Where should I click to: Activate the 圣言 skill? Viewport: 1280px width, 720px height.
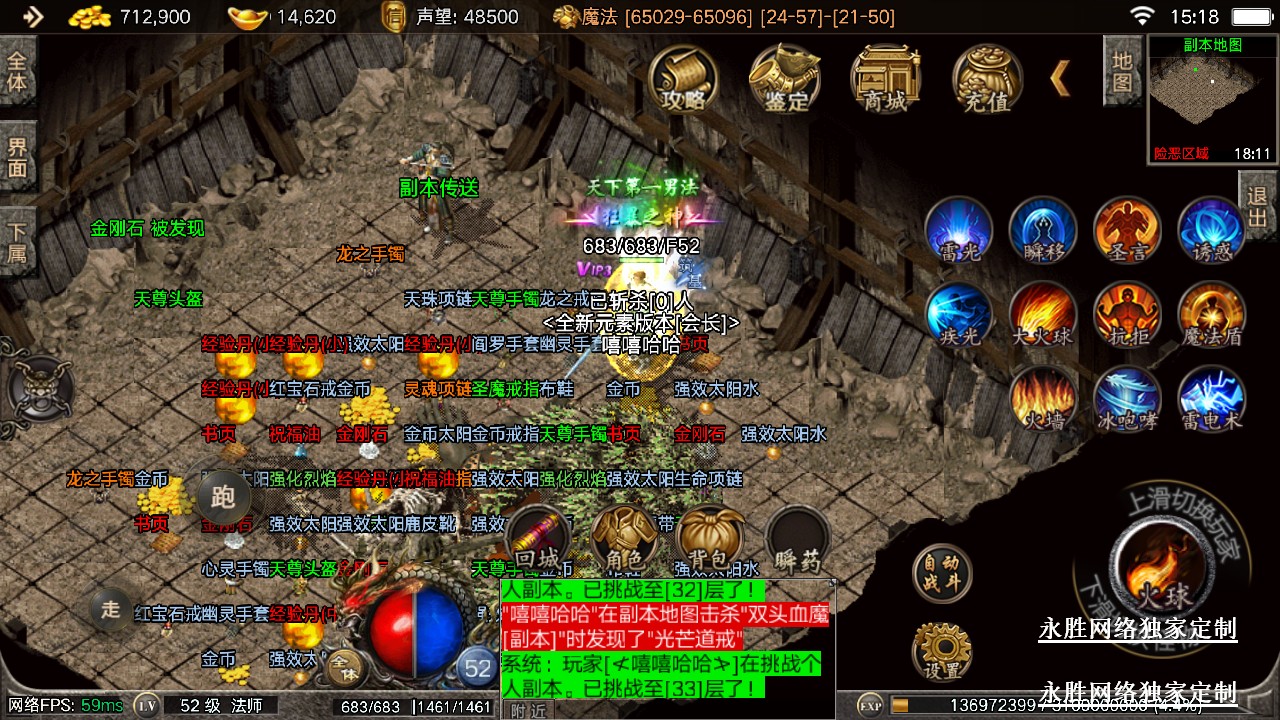pyautogui.click(x=1127, y=230)
